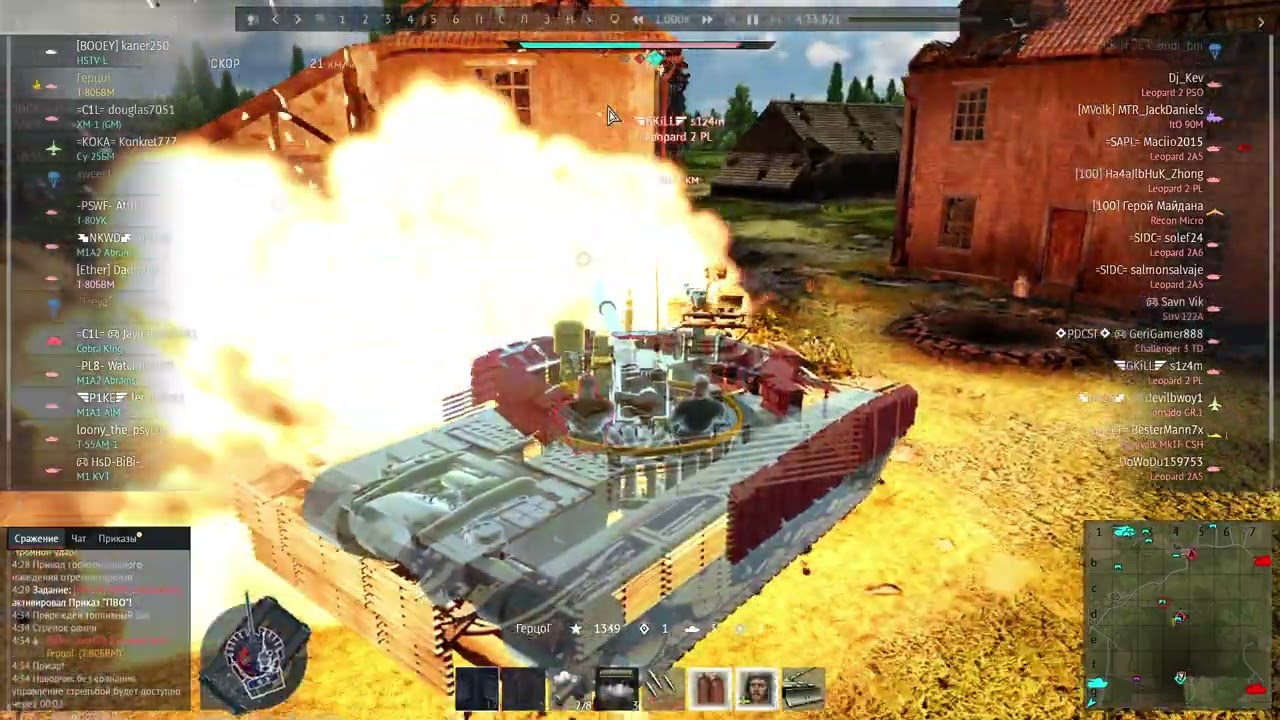The height and width of the screenshot is (720, 1280).
Task: Go to previous player in replay bar
Action: coord(275,19)
